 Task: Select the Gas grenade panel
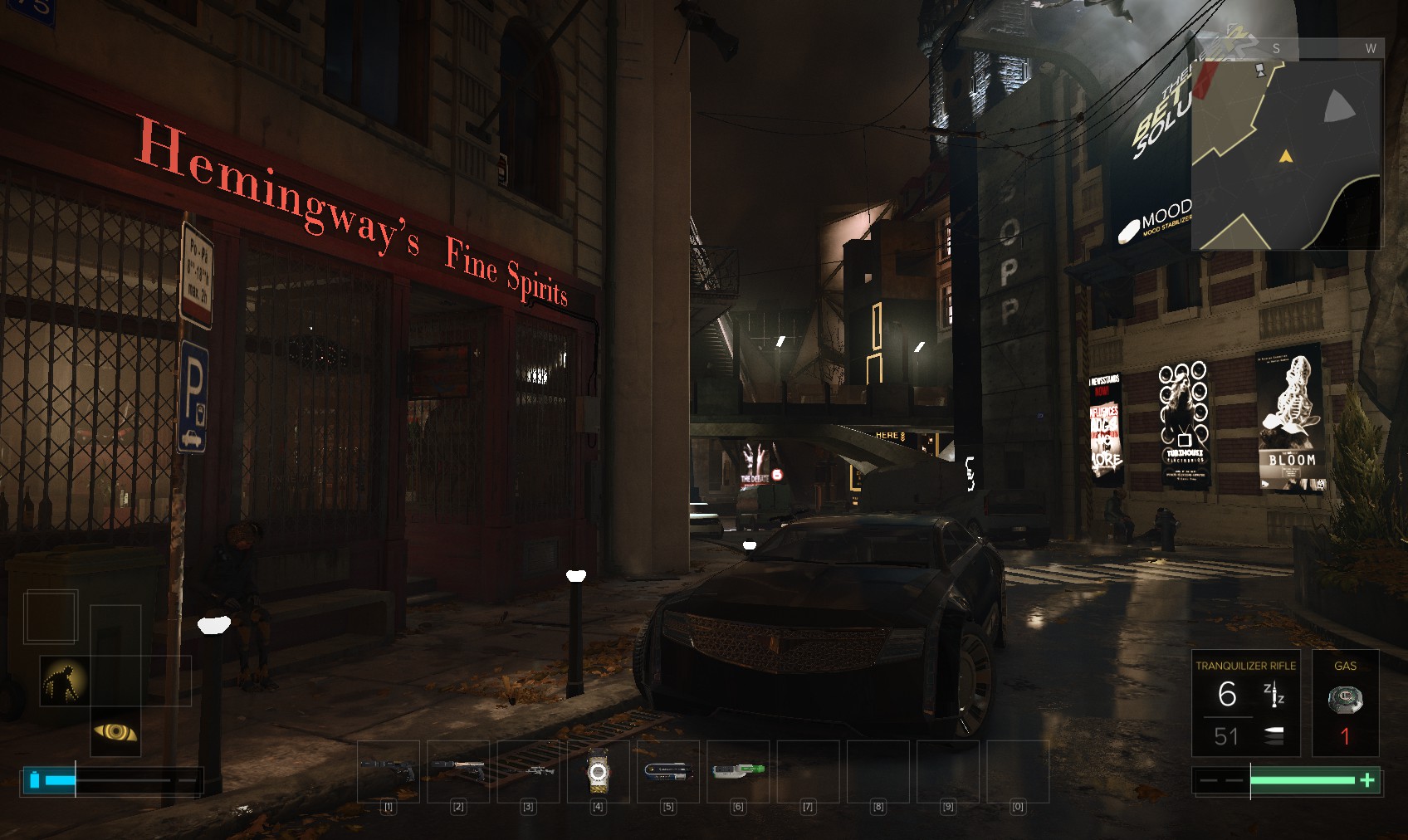pos(1345,703)
